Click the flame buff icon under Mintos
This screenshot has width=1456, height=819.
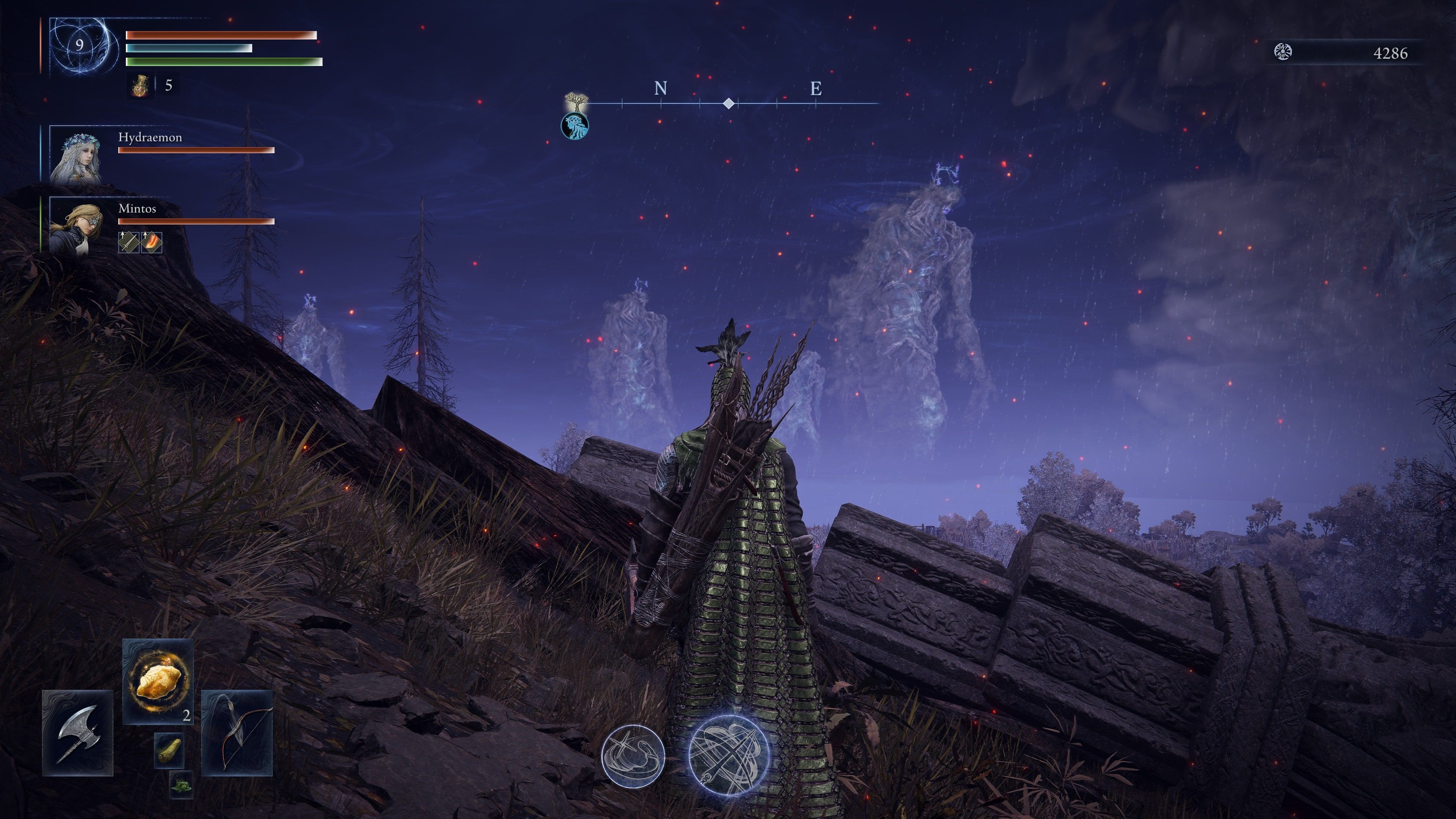coord(152,243)
